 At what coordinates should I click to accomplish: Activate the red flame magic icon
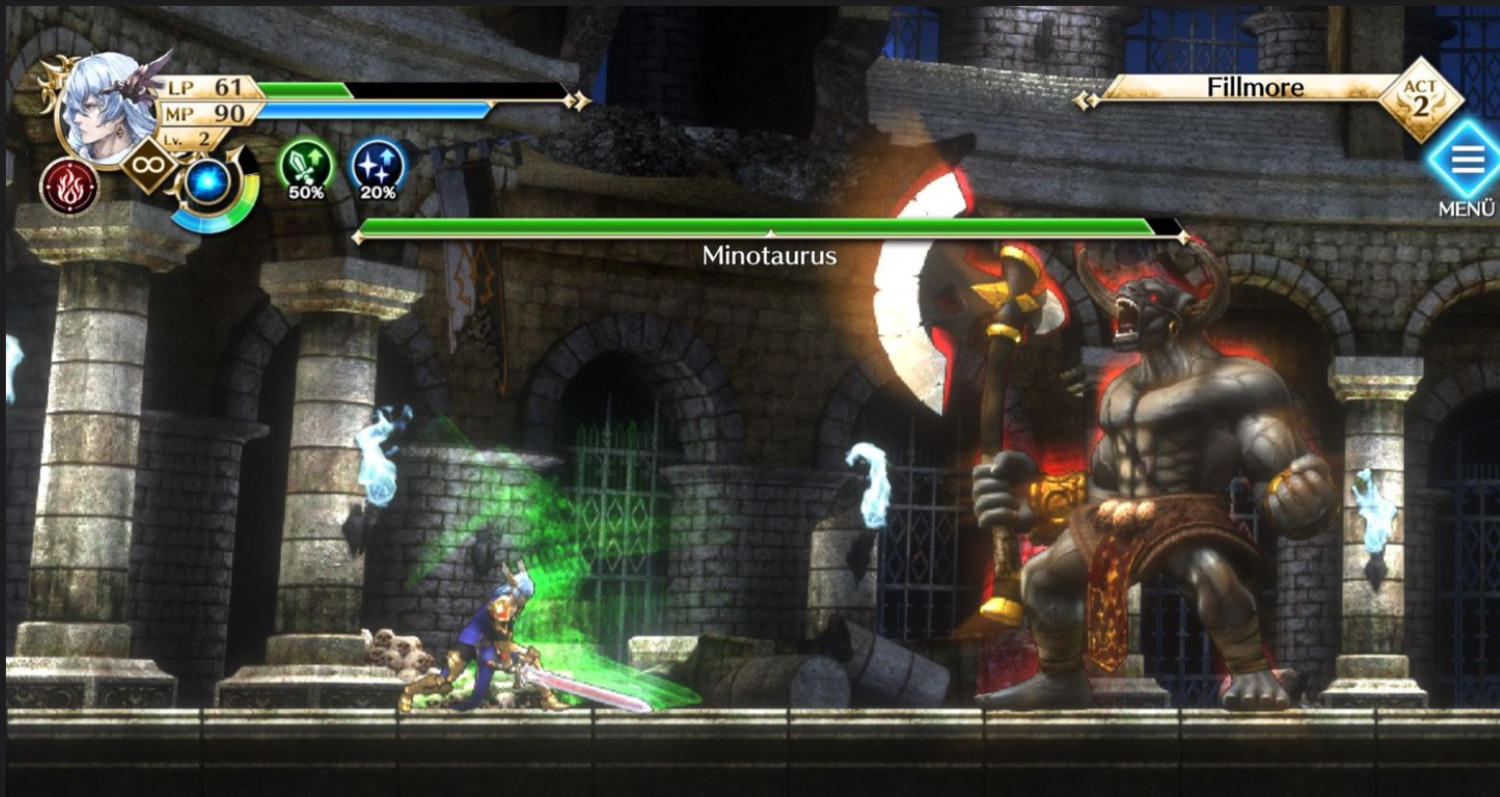point(70,187)
